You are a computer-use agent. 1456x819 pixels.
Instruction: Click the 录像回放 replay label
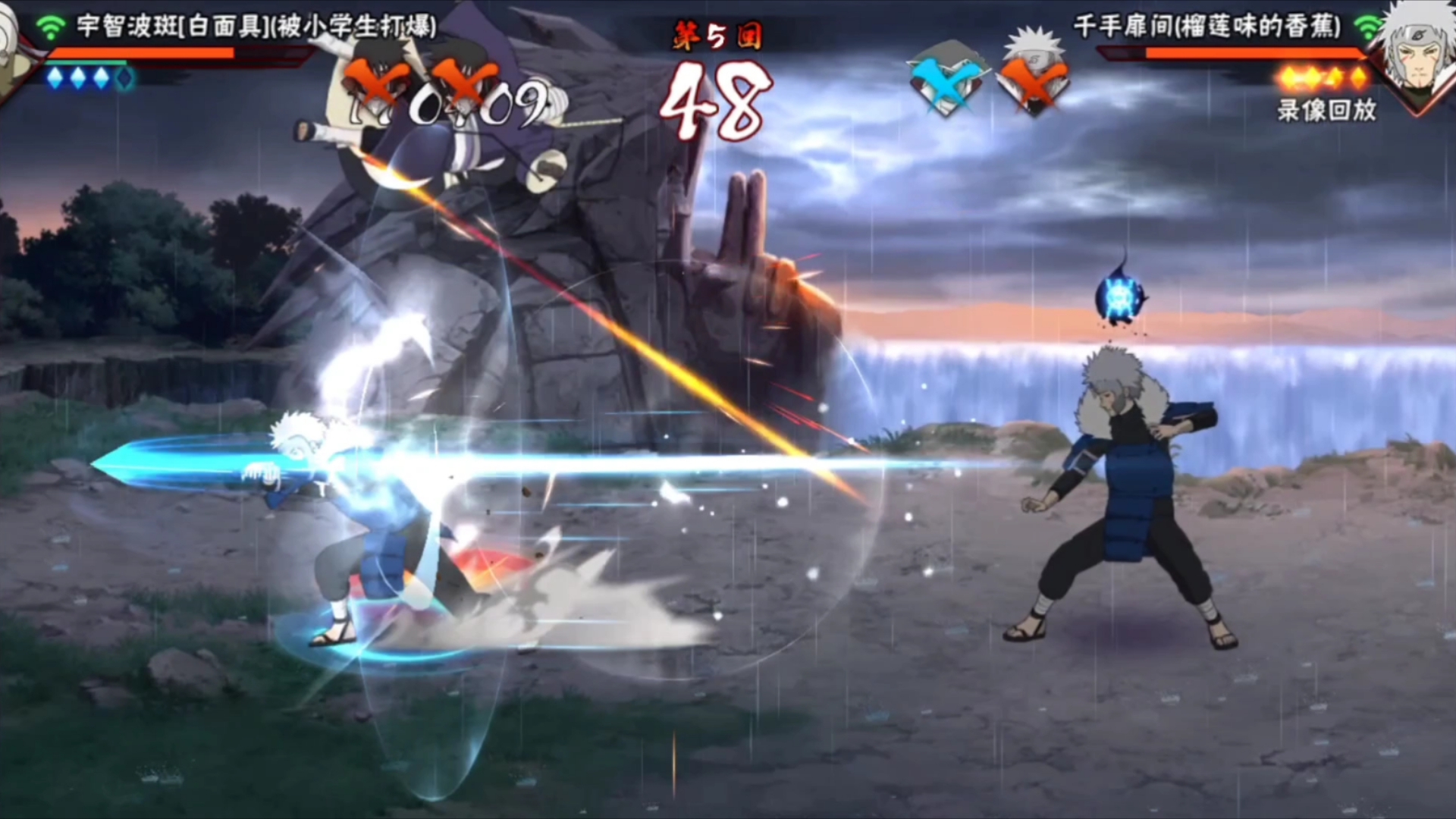pyautogui.click(x=1326, y=111)
